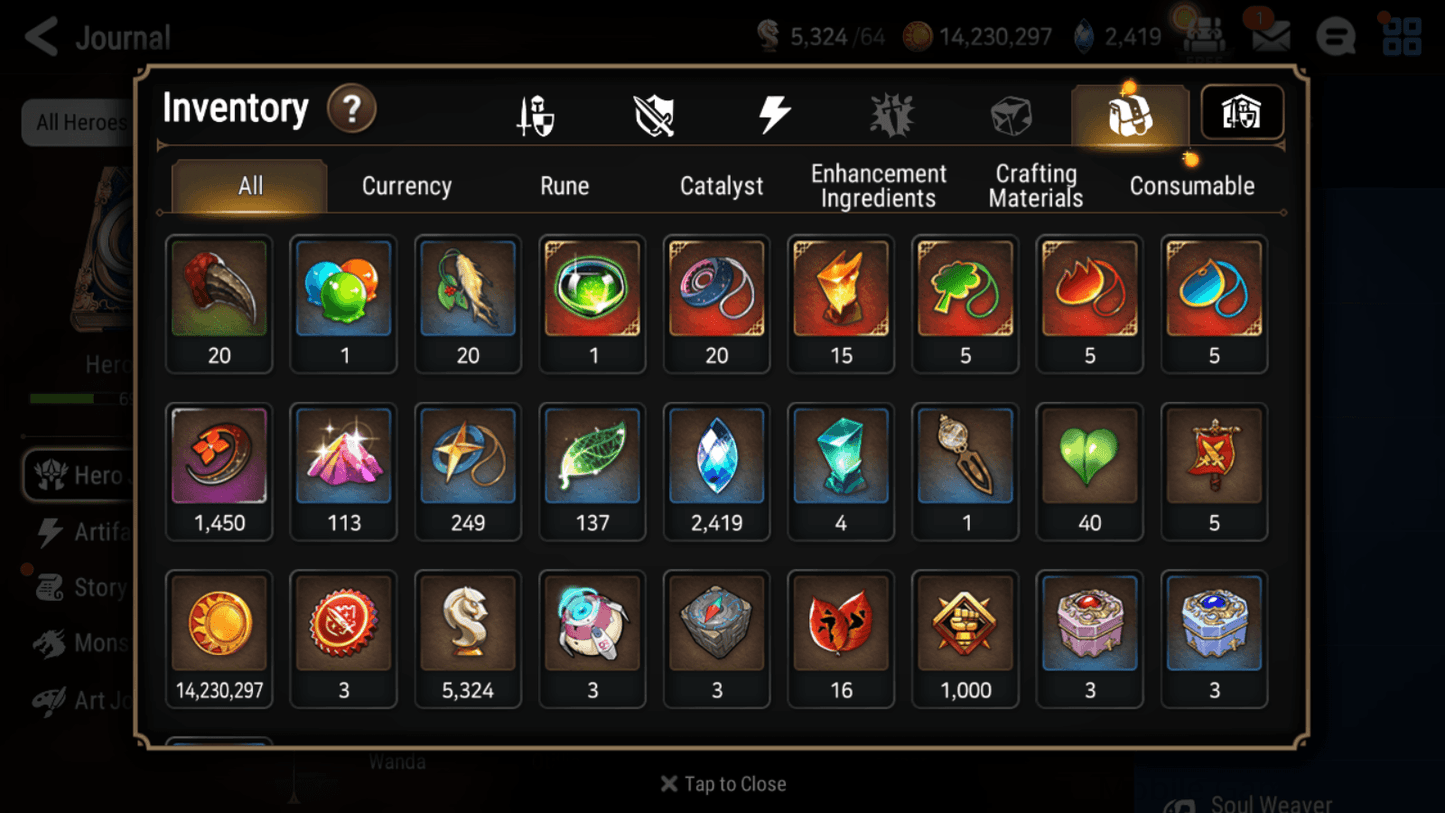Select the gold coin item showing 14,230,297
This screenshot has height=813, width=1445.
(x=219, y=637)
